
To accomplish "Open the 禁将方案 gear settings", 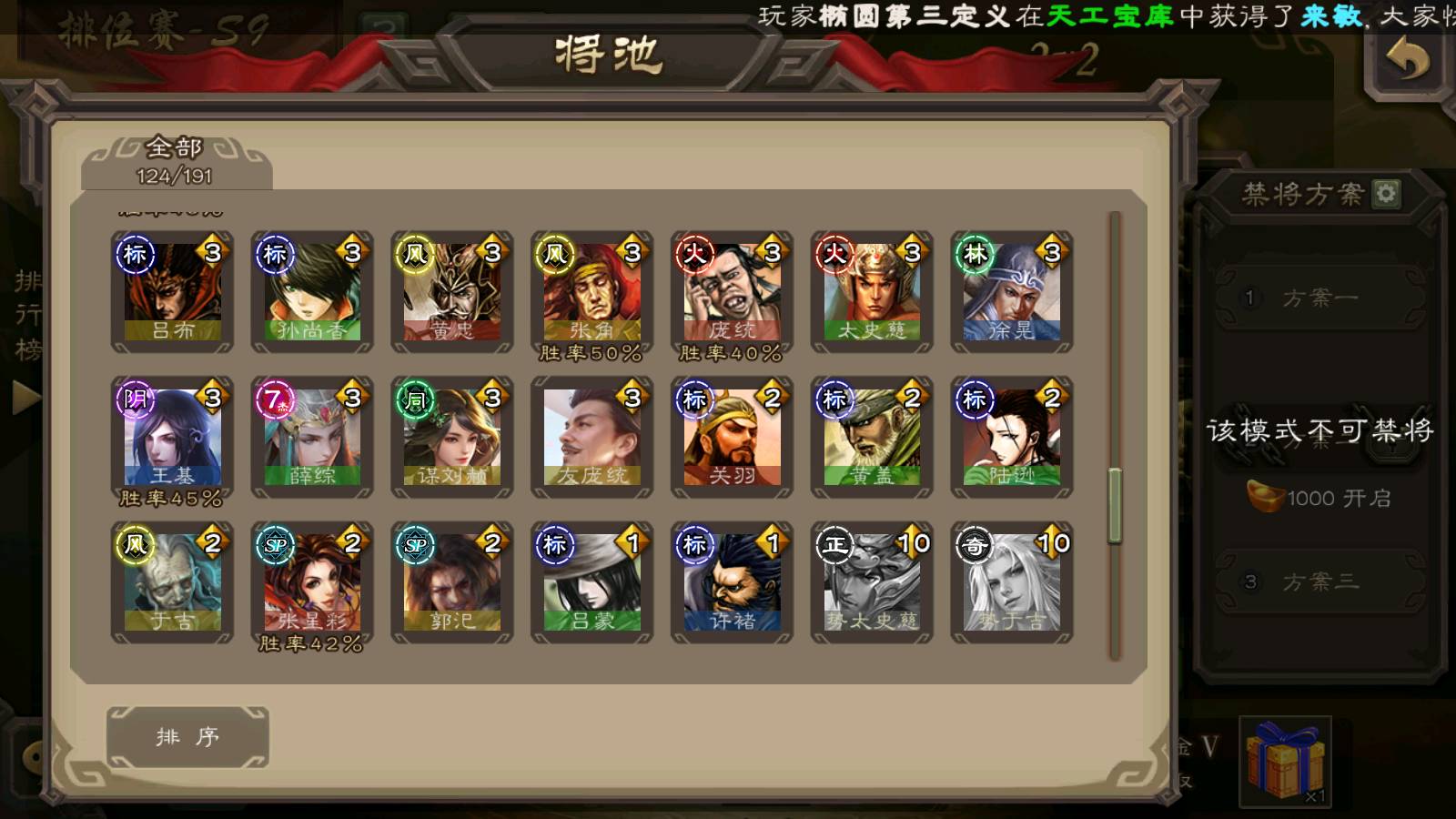I will (x=1386, y=194).
